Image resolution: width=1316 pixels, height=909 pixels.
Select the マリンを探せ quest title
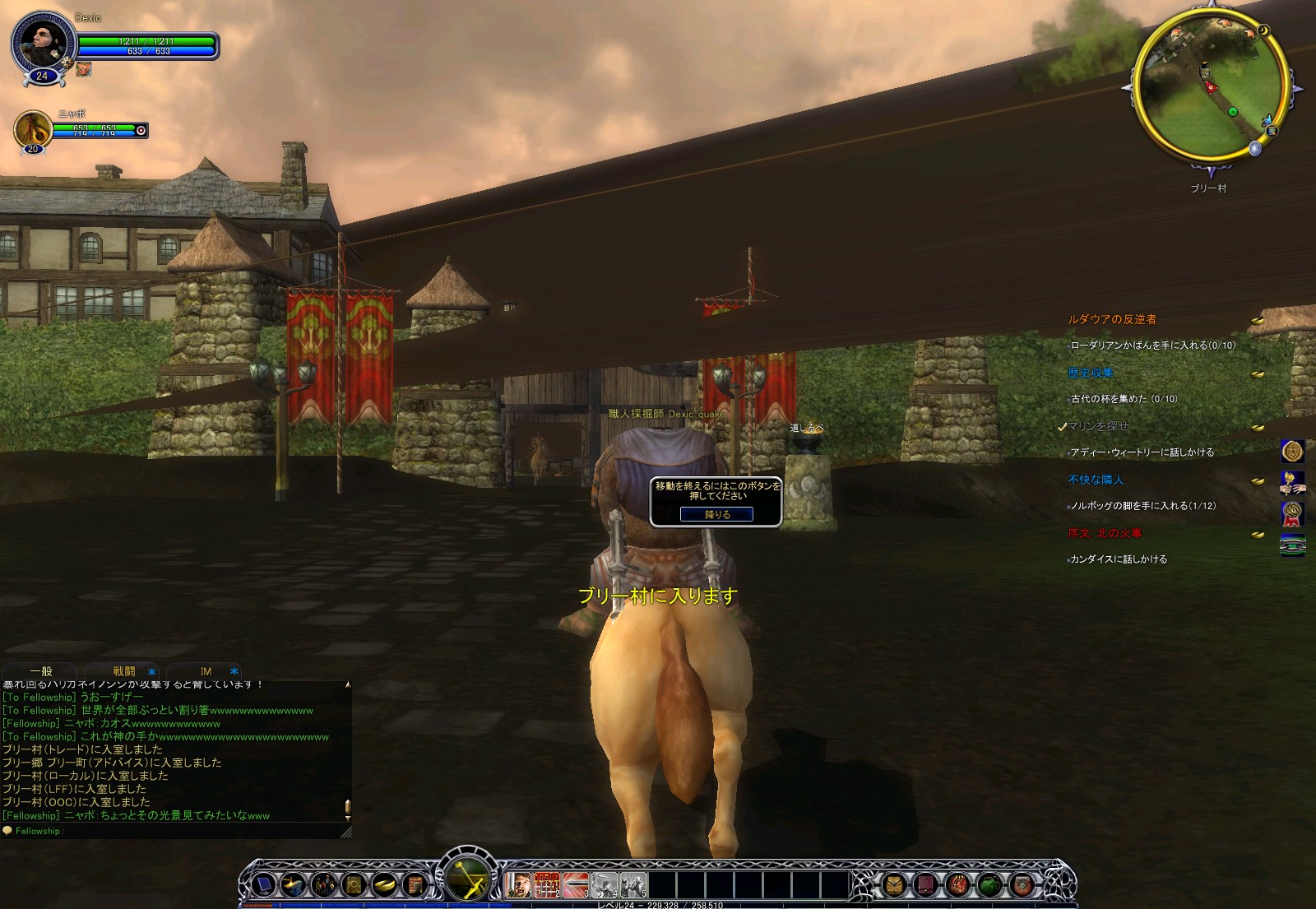1098,426
